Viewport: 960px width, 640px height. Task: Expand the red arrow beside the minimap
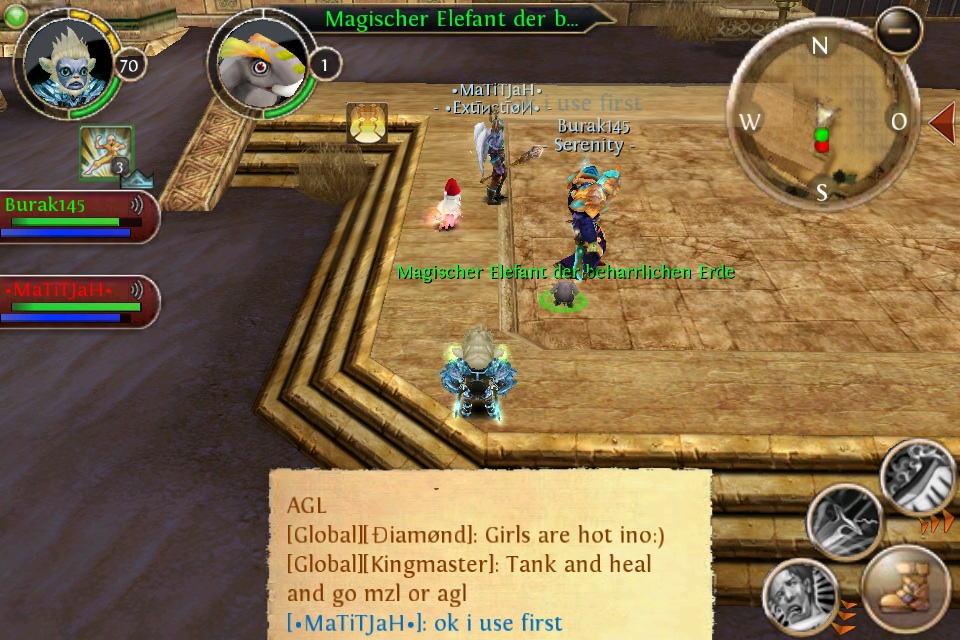point(943,121)
